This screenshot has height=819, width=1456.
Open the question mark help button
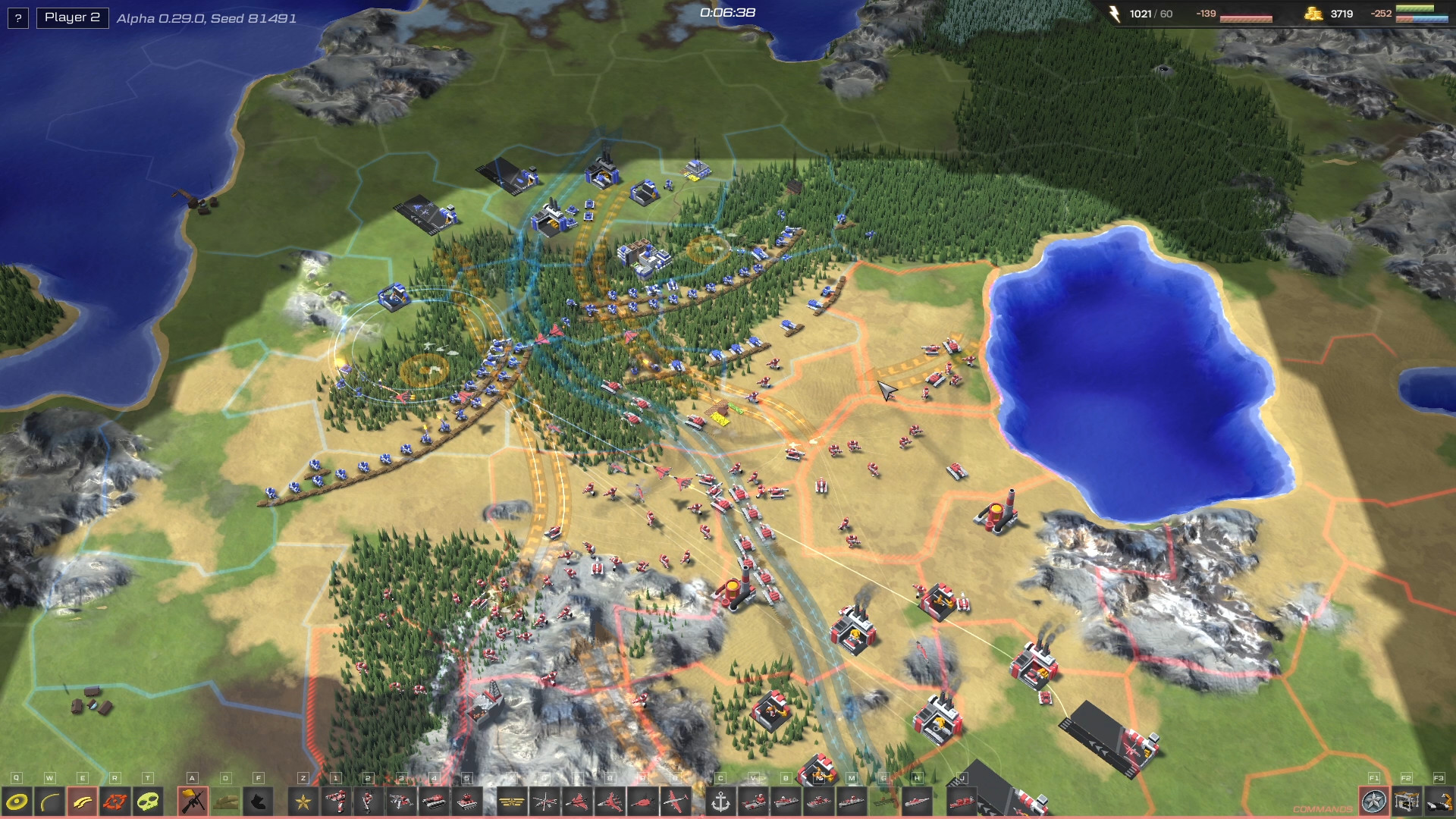click(x=18, y=17)
